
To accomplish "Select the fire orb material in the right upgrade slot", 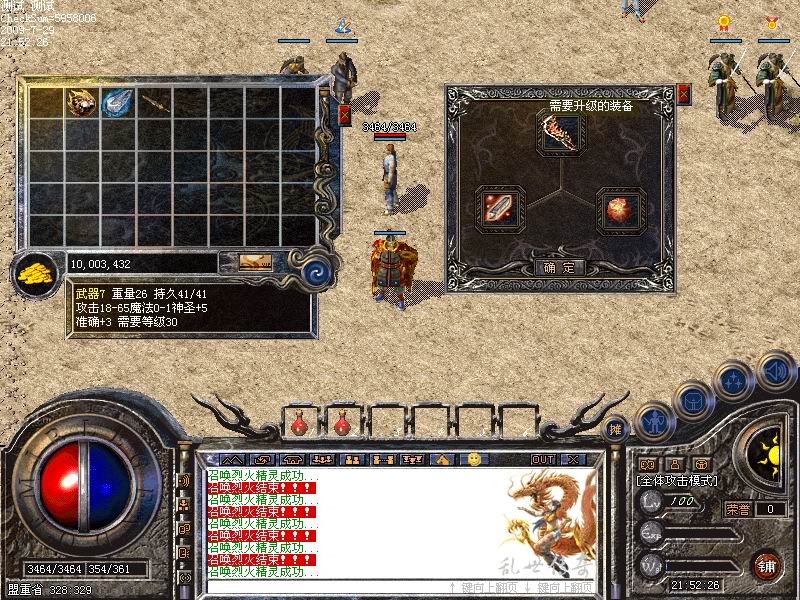I will pos(618,207).
